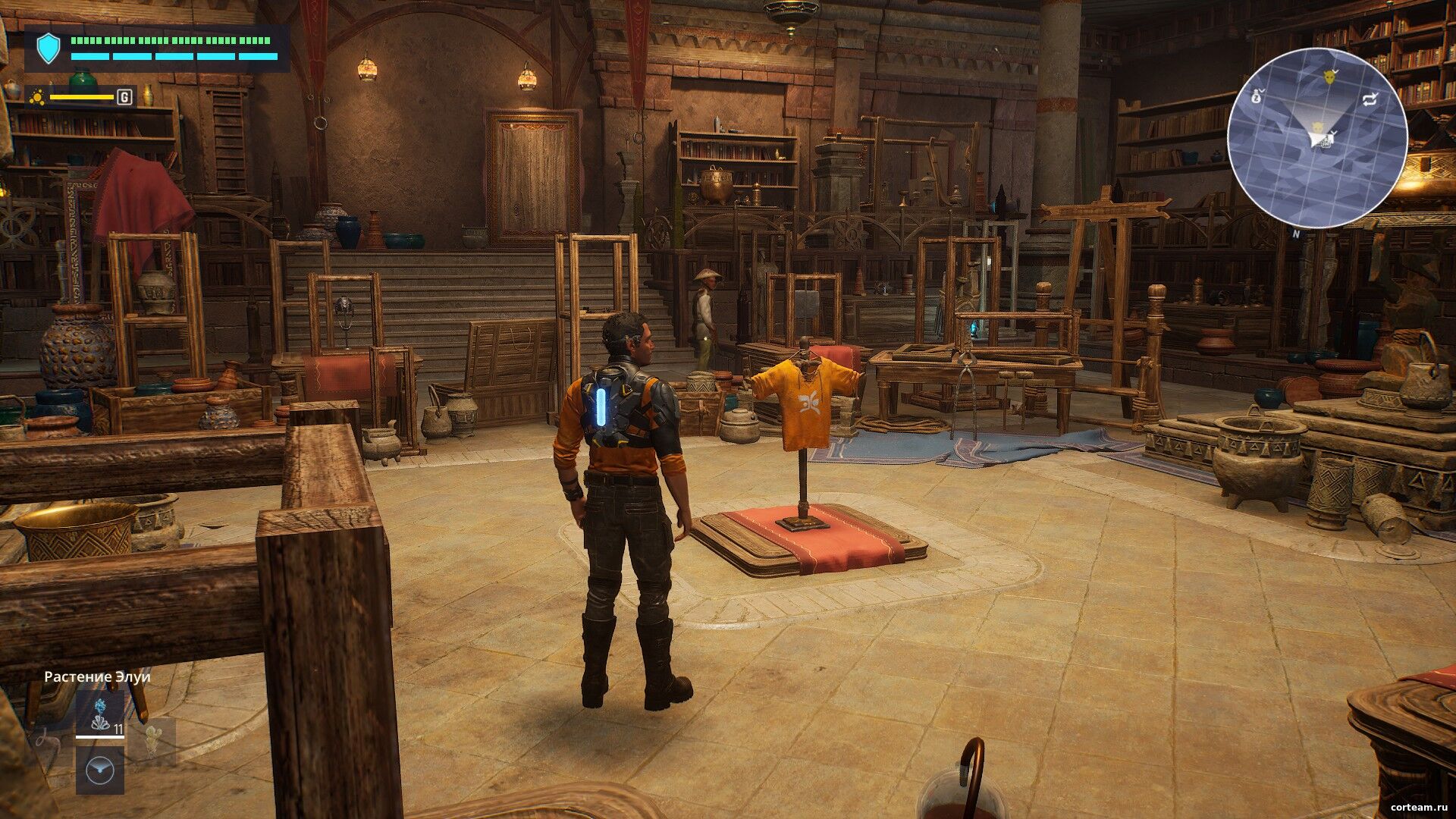Select the faded hook tool slot

click(x=47, y=740)
